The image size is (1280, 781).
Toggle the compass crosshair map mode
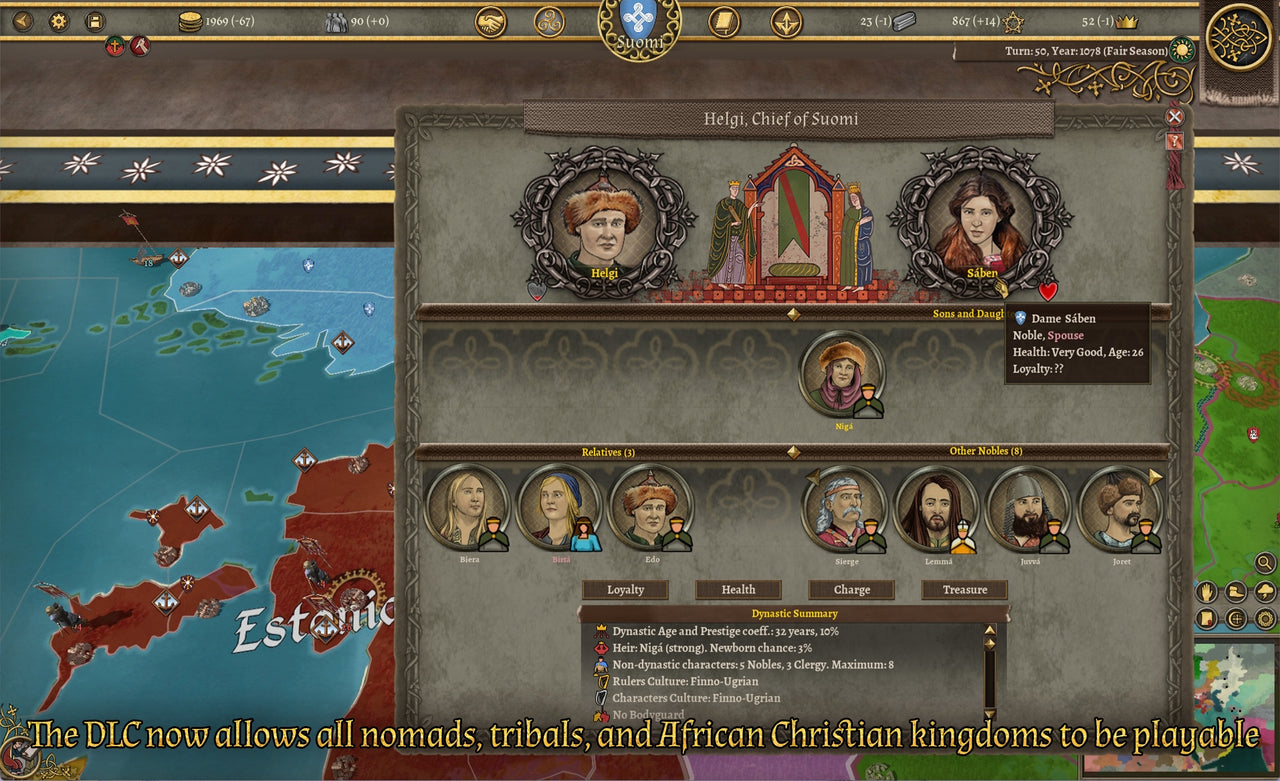(x=1235, y=617)
